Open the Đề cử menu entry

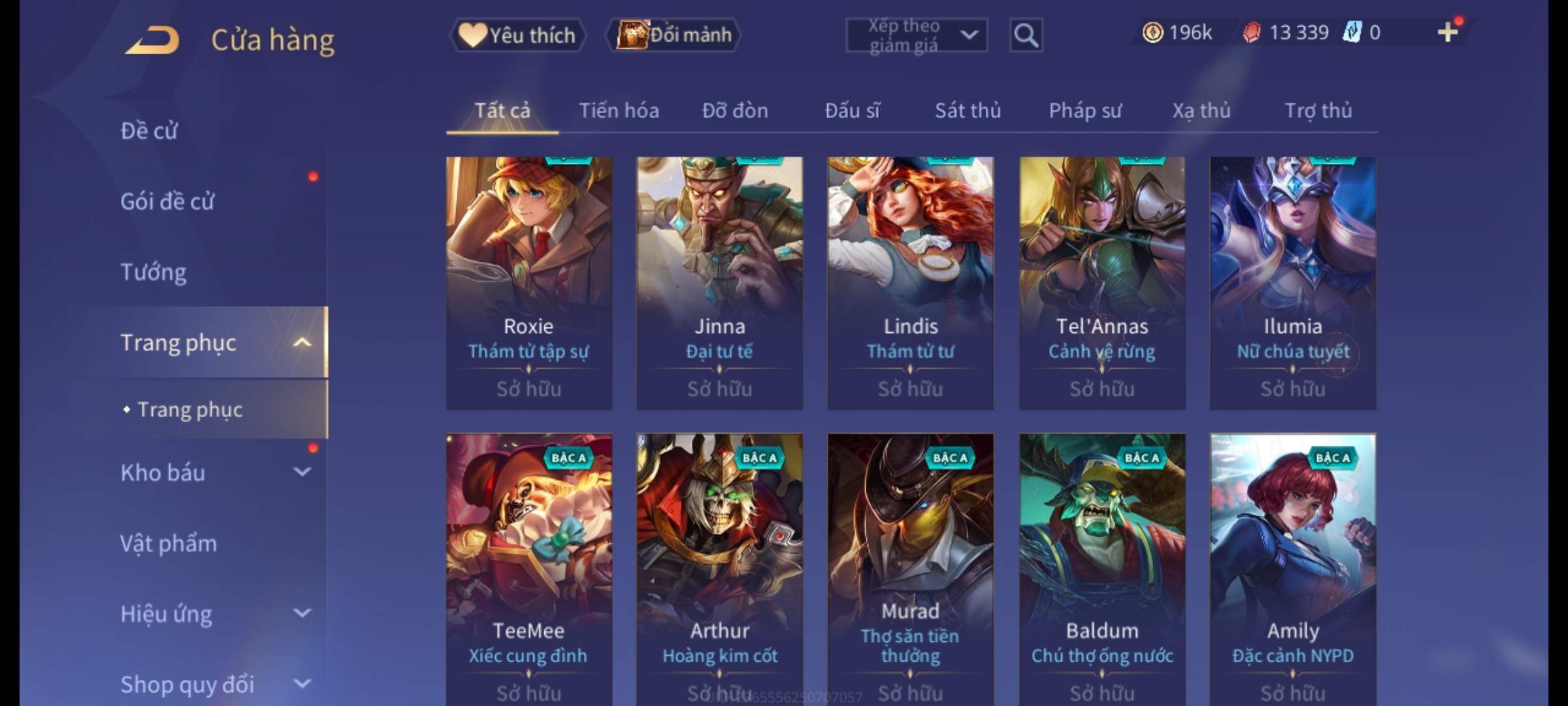149,131
